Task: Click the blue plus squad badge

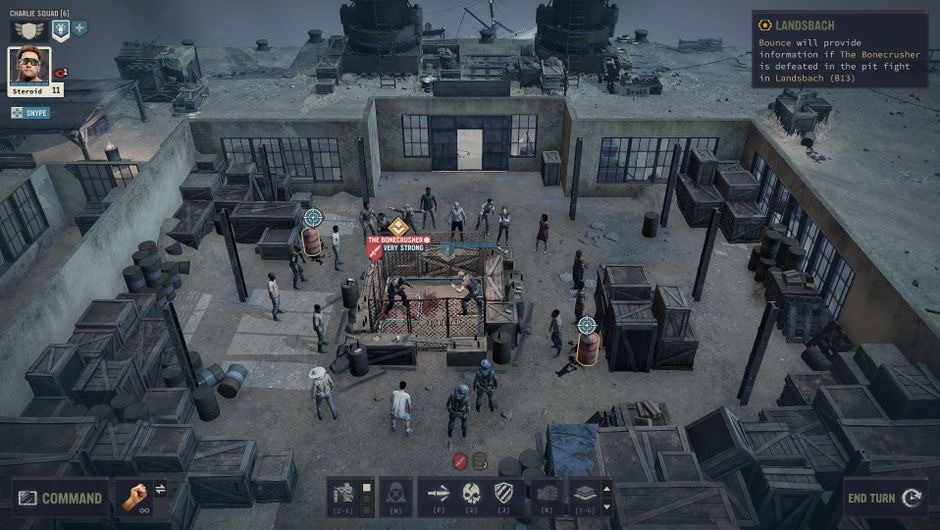Action: pos(80,29)
